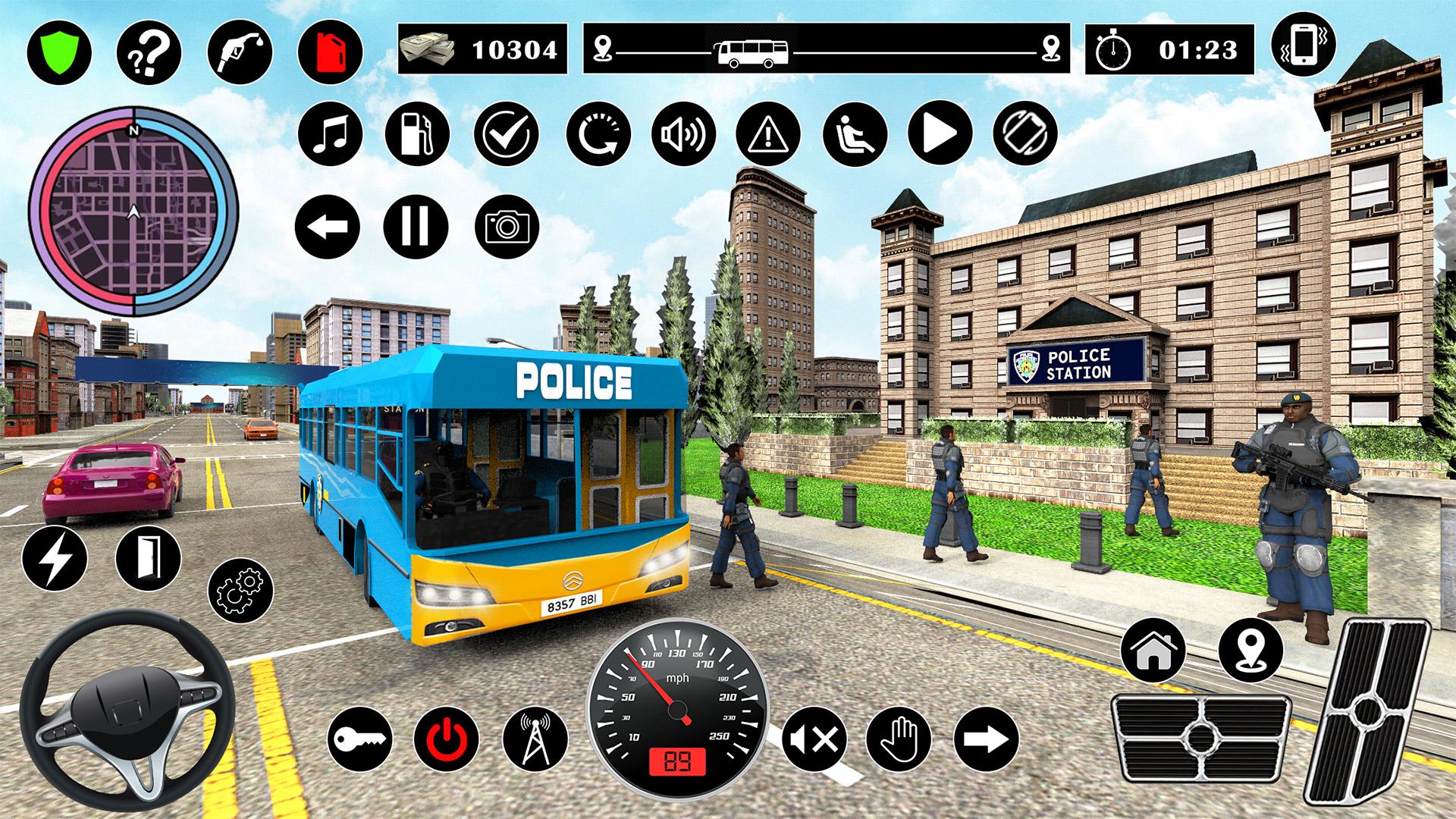Open the gear settings button

click(241, 590)
